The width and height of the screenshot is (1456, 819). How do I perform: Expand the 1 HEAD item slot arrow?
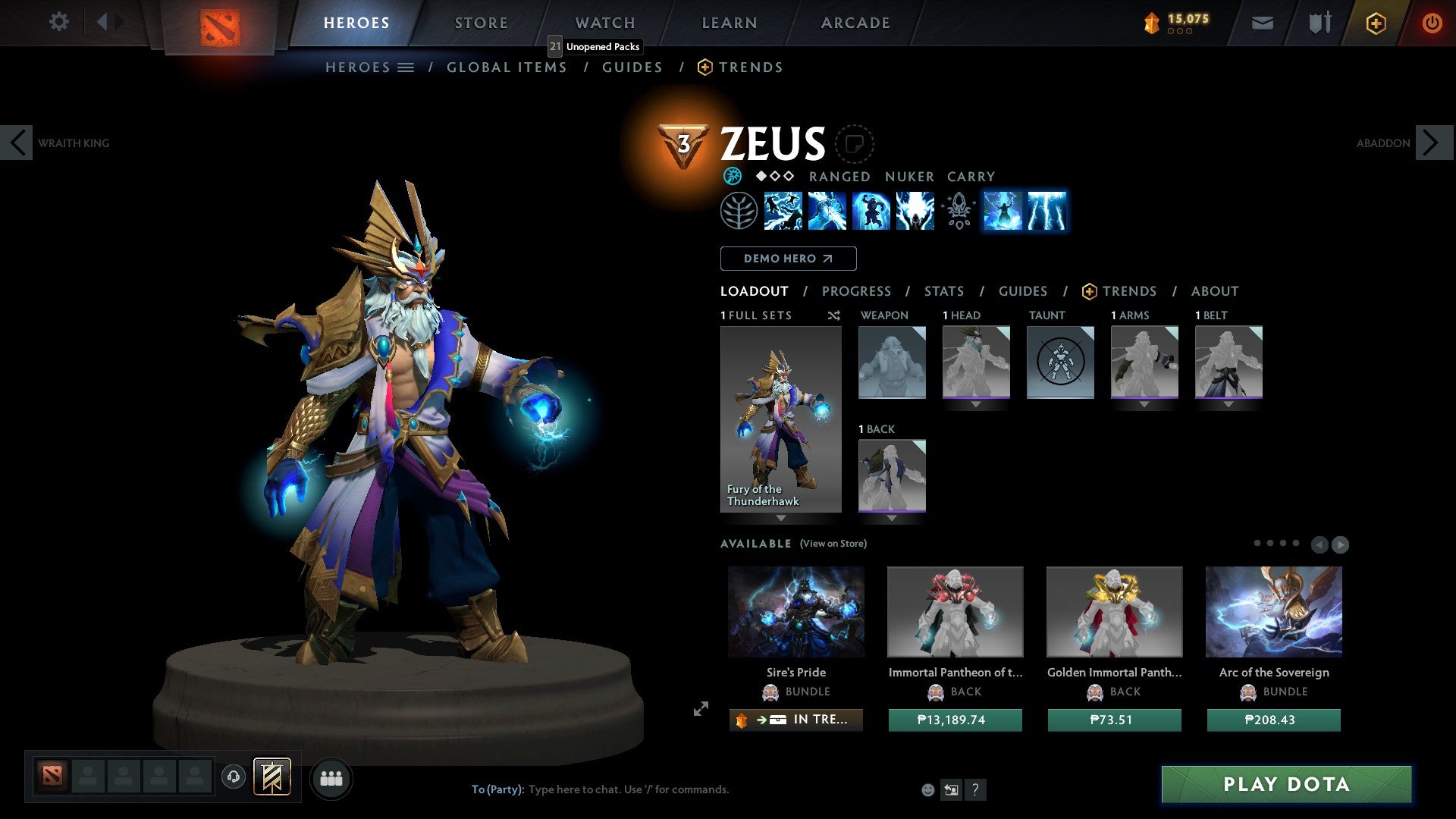click(x=976, y=403)
